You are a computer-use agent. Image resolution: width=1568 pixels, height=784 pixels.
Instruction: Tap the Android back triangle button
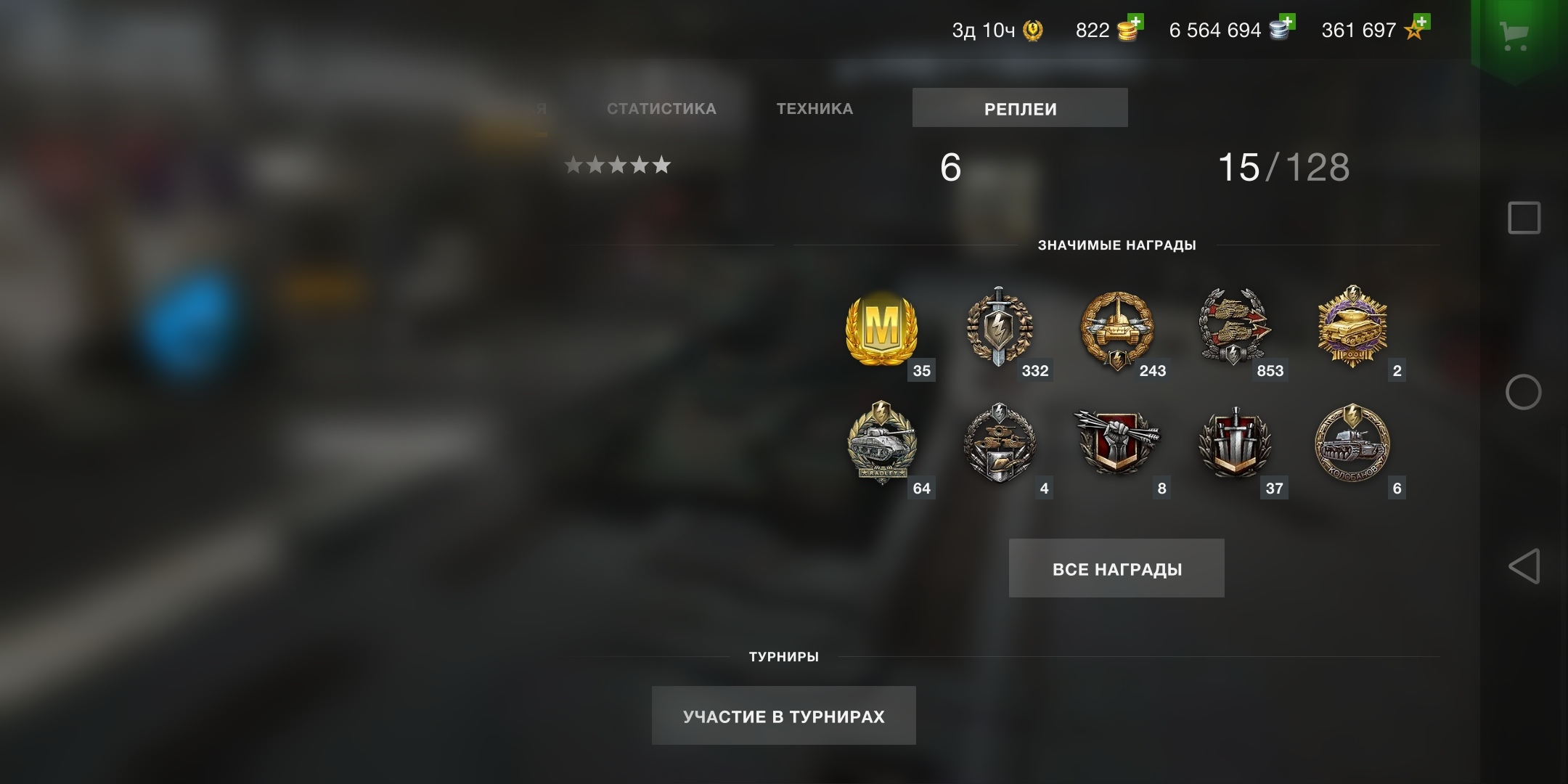(1524, 566)
